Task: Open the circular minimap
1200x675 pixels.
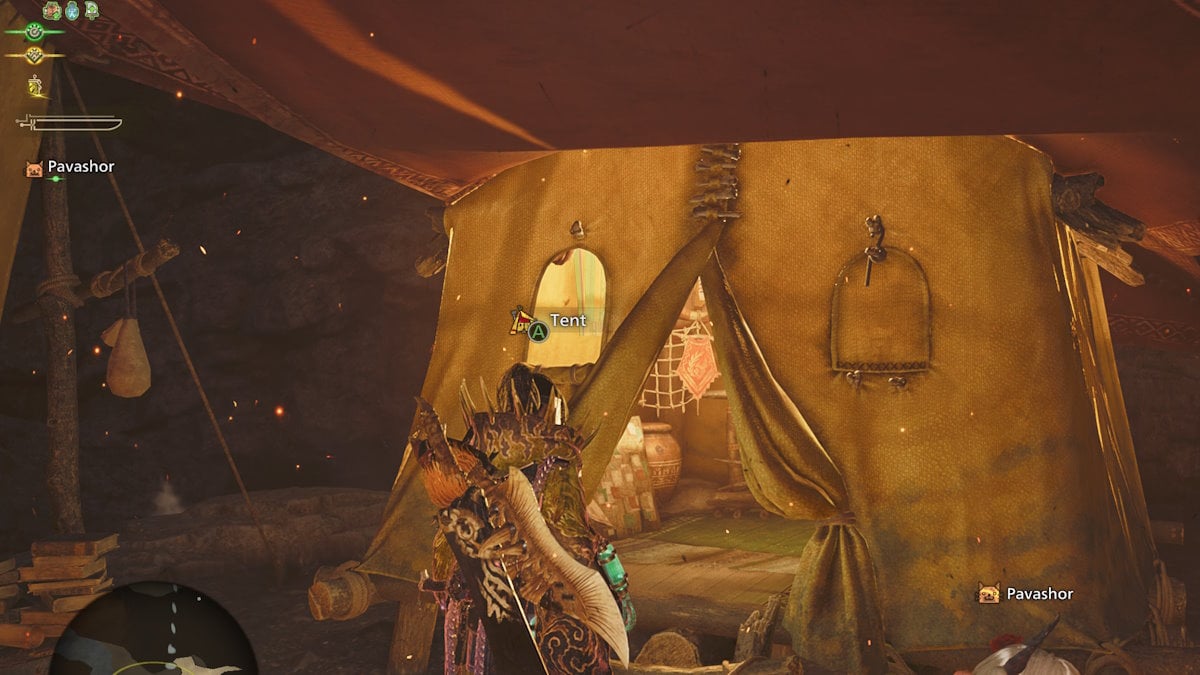Action: tap(150, 632)
